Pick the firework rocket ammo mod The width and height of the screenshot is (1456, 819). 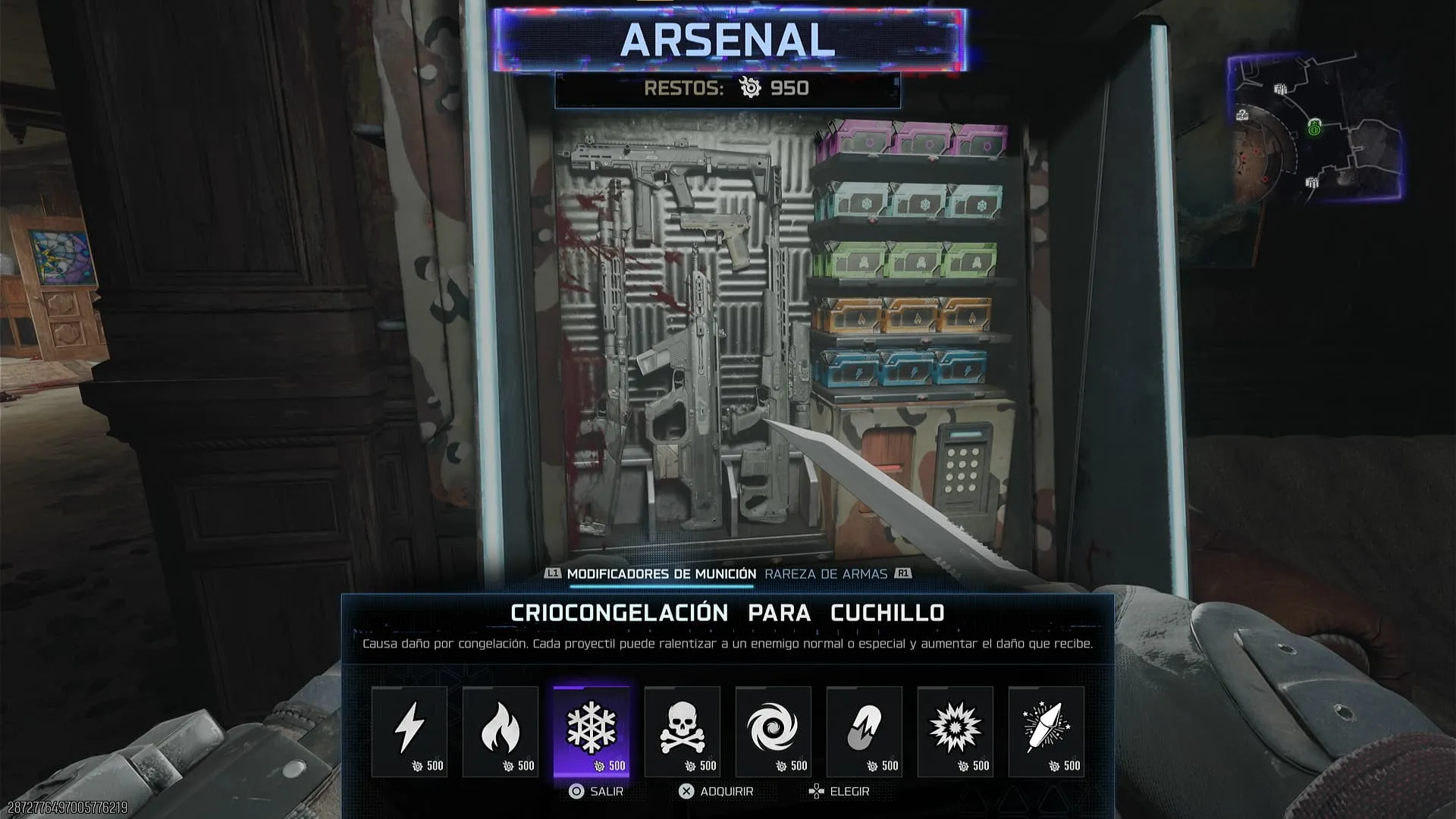point(1046,731)
